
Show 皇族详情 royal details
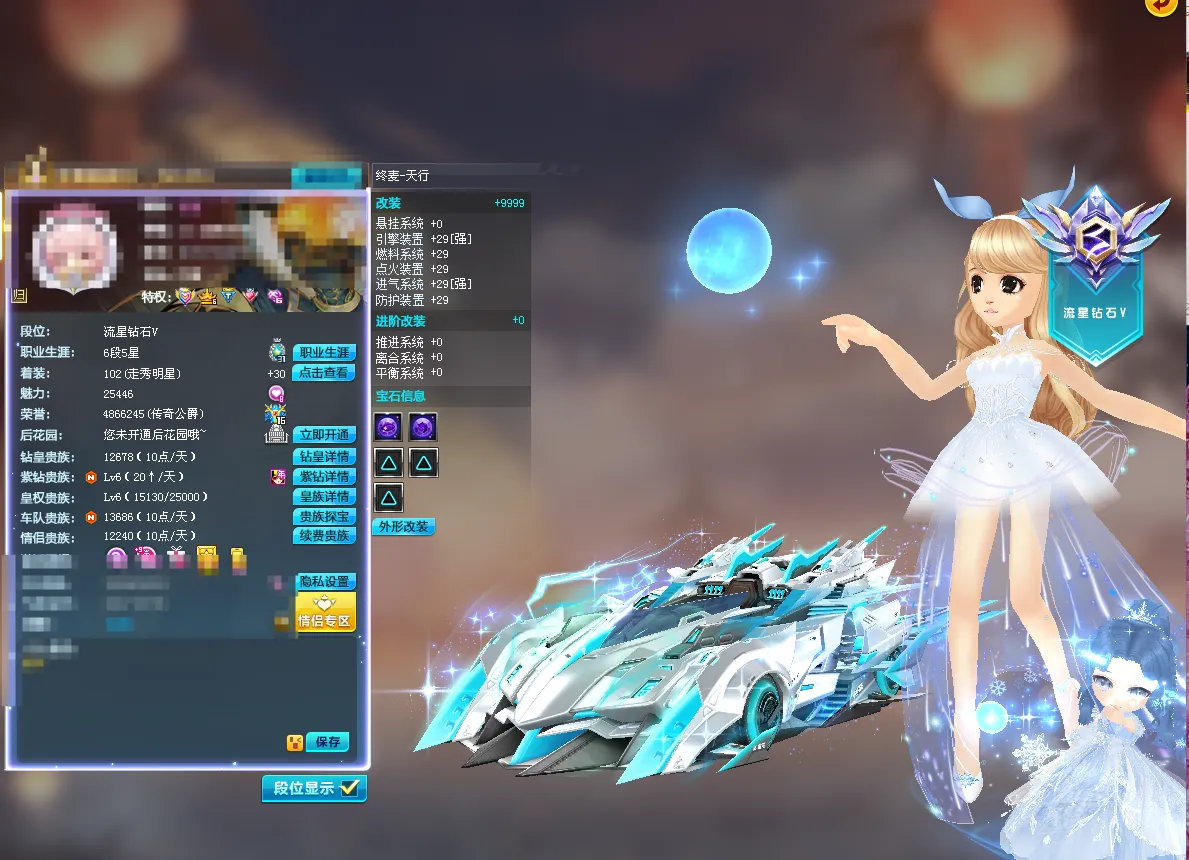pos(325,496)
